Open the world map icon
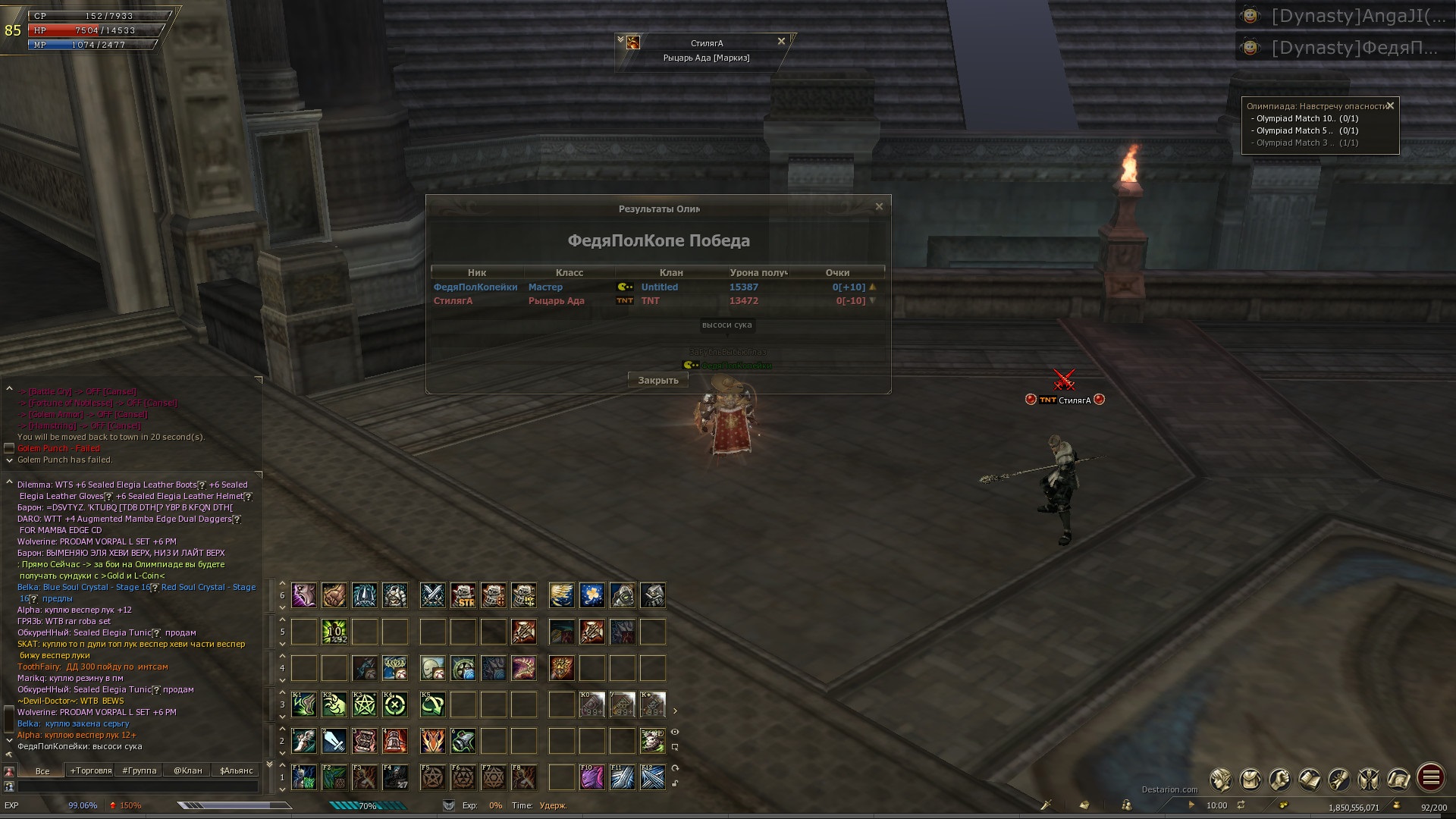Screen dimensions: 1456x819 pyautogui.click(x=1398, y=779)
